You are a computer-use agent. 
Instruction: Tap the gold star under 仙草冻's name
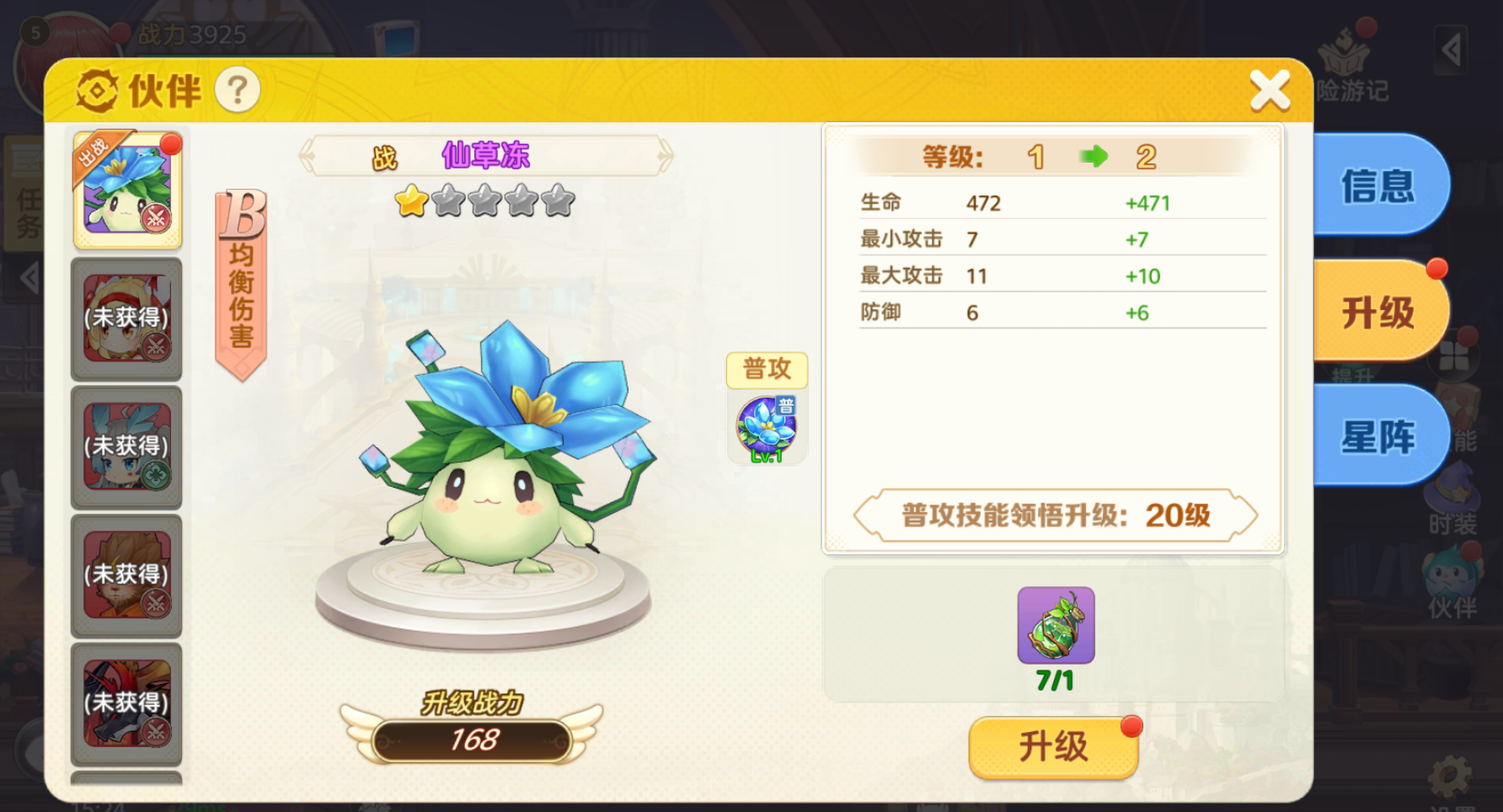412,202
